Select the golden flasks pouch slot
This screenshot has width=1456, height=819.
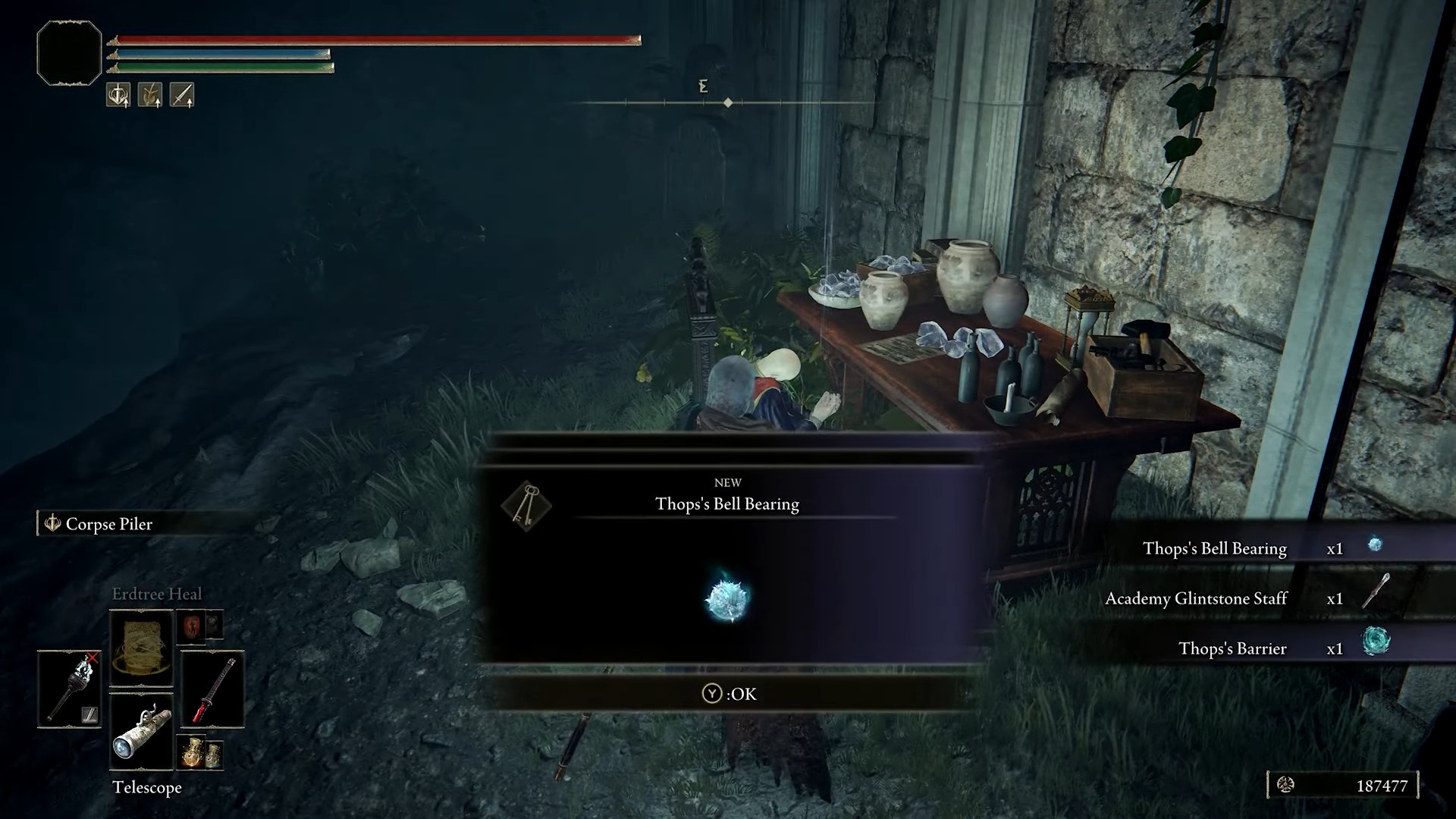(x=200, y=752)
